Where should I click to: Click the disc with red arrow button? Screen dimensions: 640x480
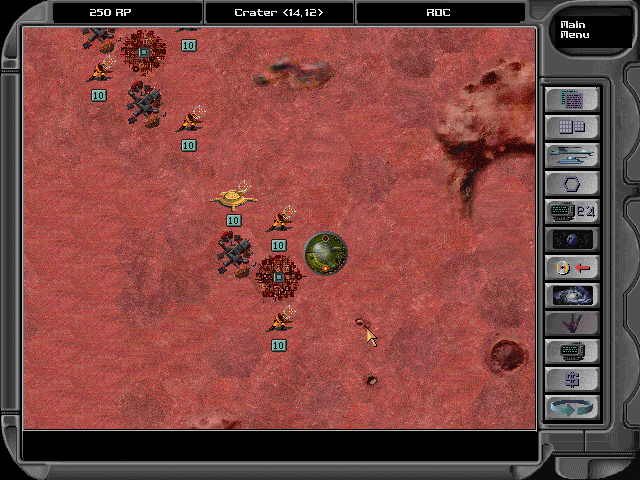click(x=572, y=267)
